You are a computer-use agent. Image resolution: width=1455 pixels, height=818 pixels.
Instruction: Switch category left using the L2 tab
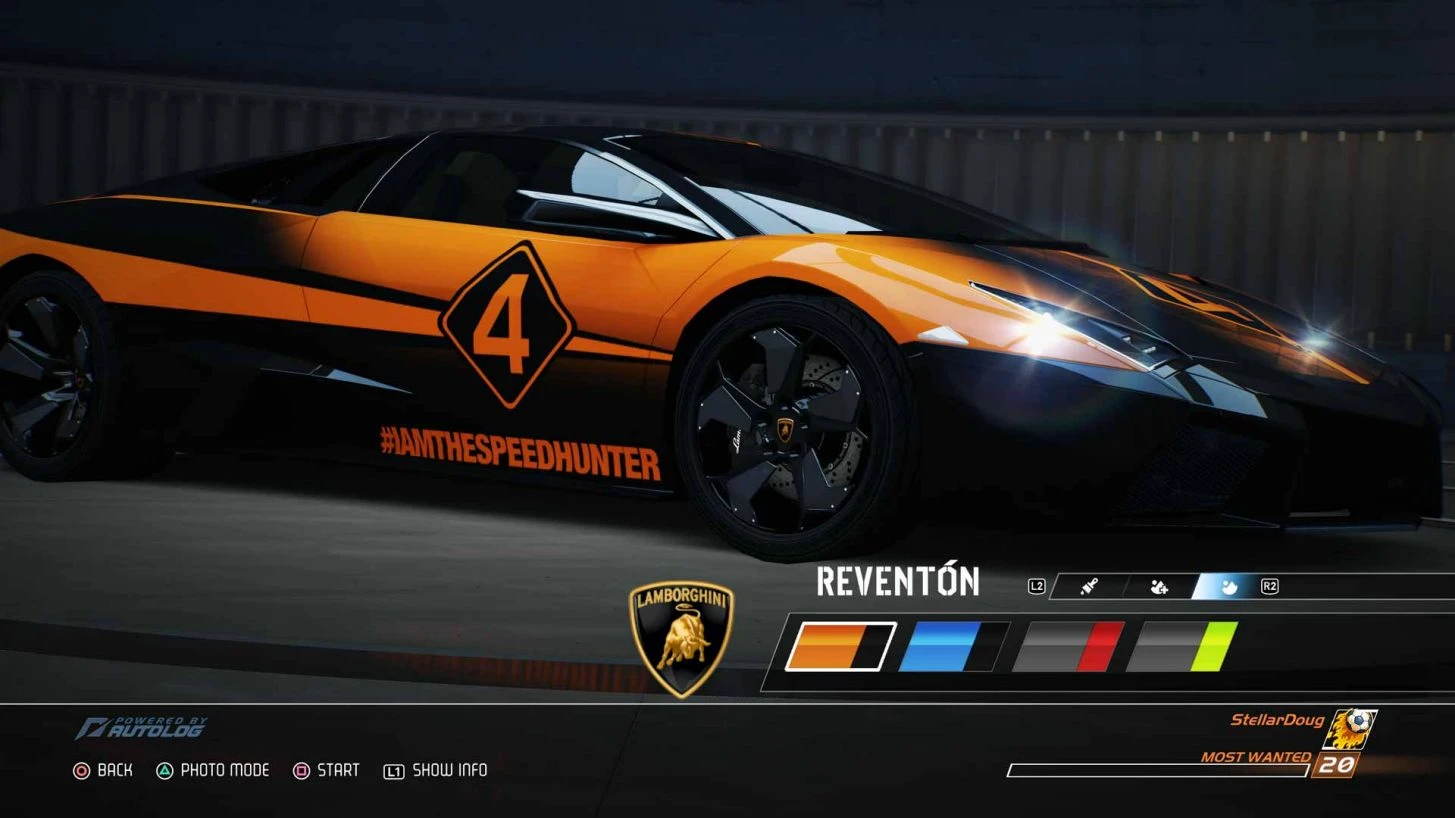[x=1037, y=587]
